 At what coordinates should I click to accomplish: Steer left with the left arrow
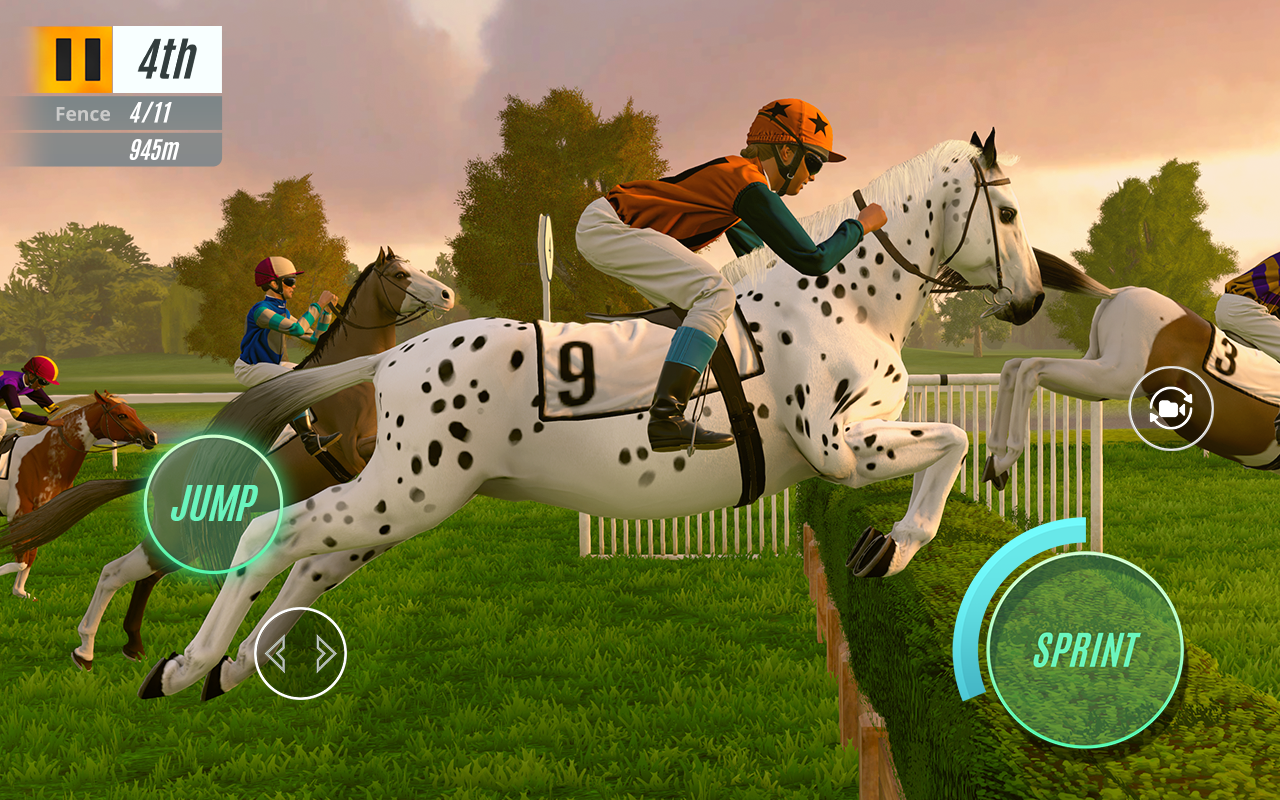277,654
